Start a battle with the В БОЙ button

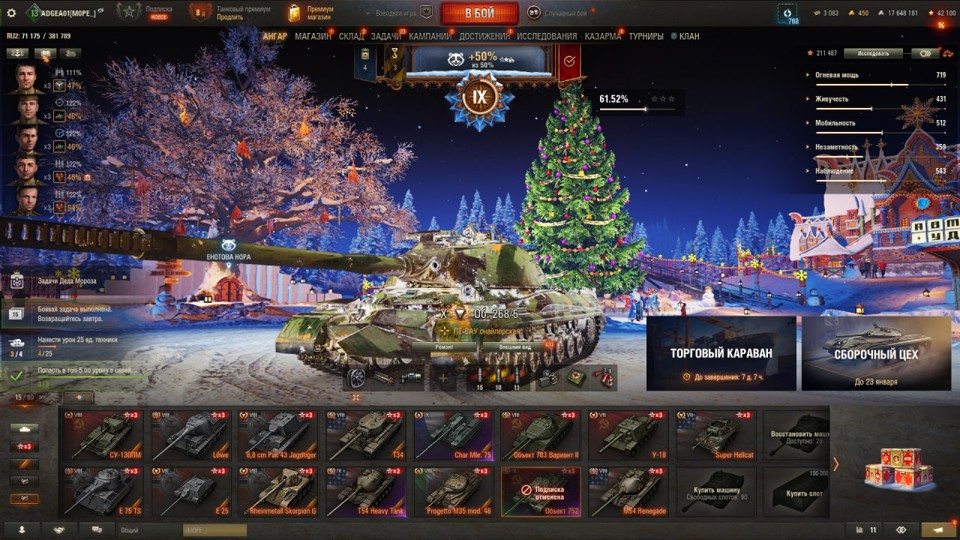pos(479,13)
